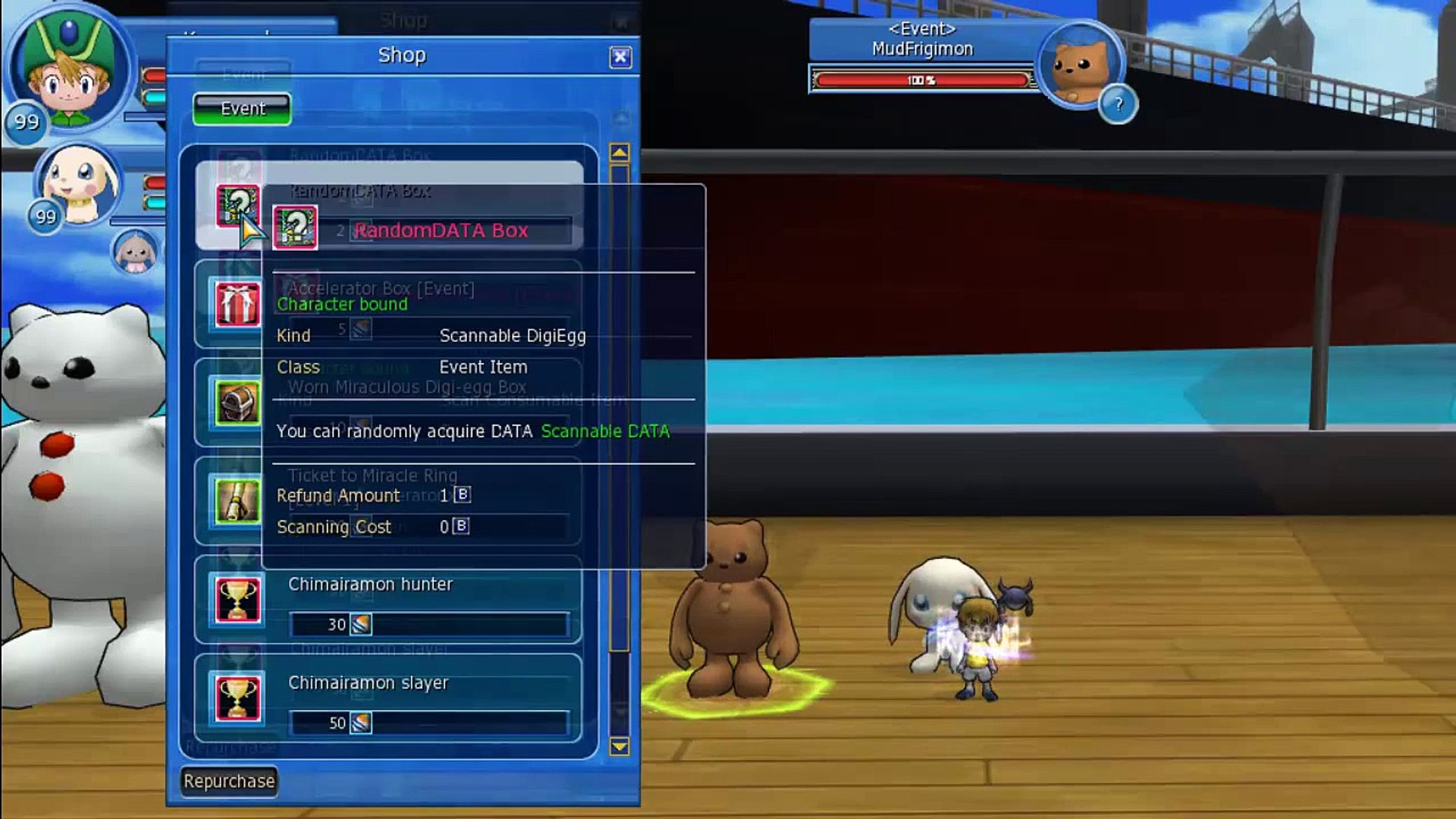This screenshot has height=819, width=1456.
Task: Open the Worn Miraculous Digi-egg Box chest icon
Action: pyautogui.click(x=237, y=402)
